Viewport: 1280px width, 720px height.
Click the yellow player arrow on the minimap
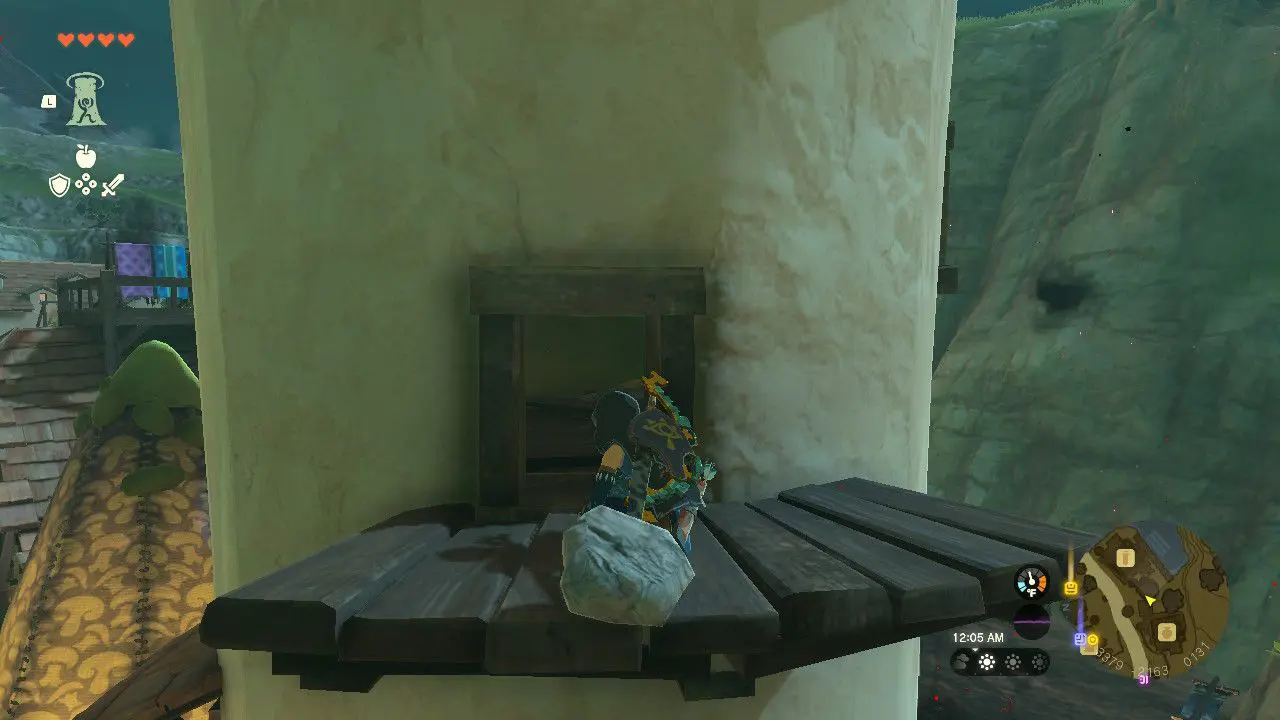(1150, 601)
